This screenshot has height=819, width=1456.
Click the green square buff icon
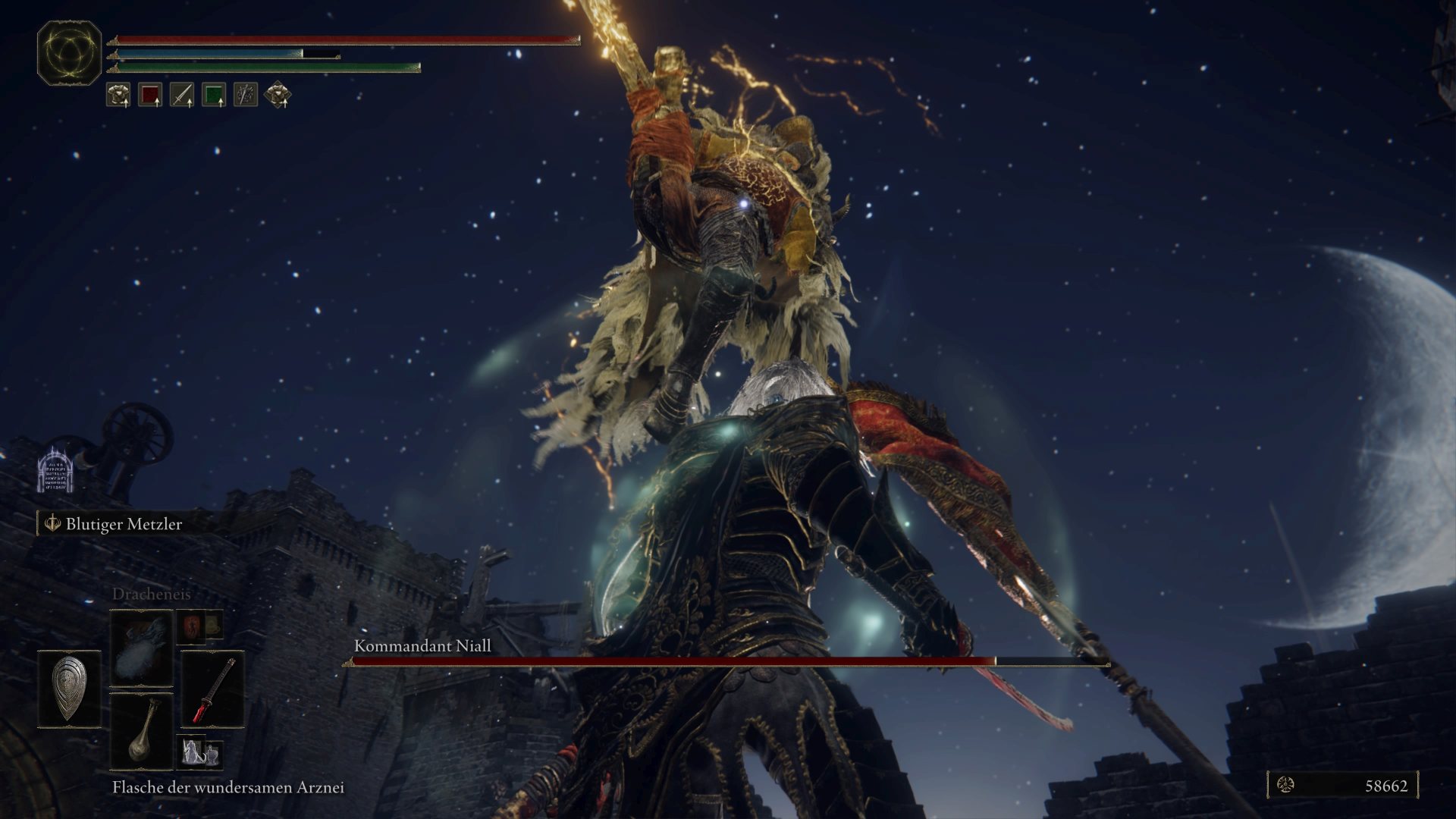pyautogui.click(x=214, y=95)
